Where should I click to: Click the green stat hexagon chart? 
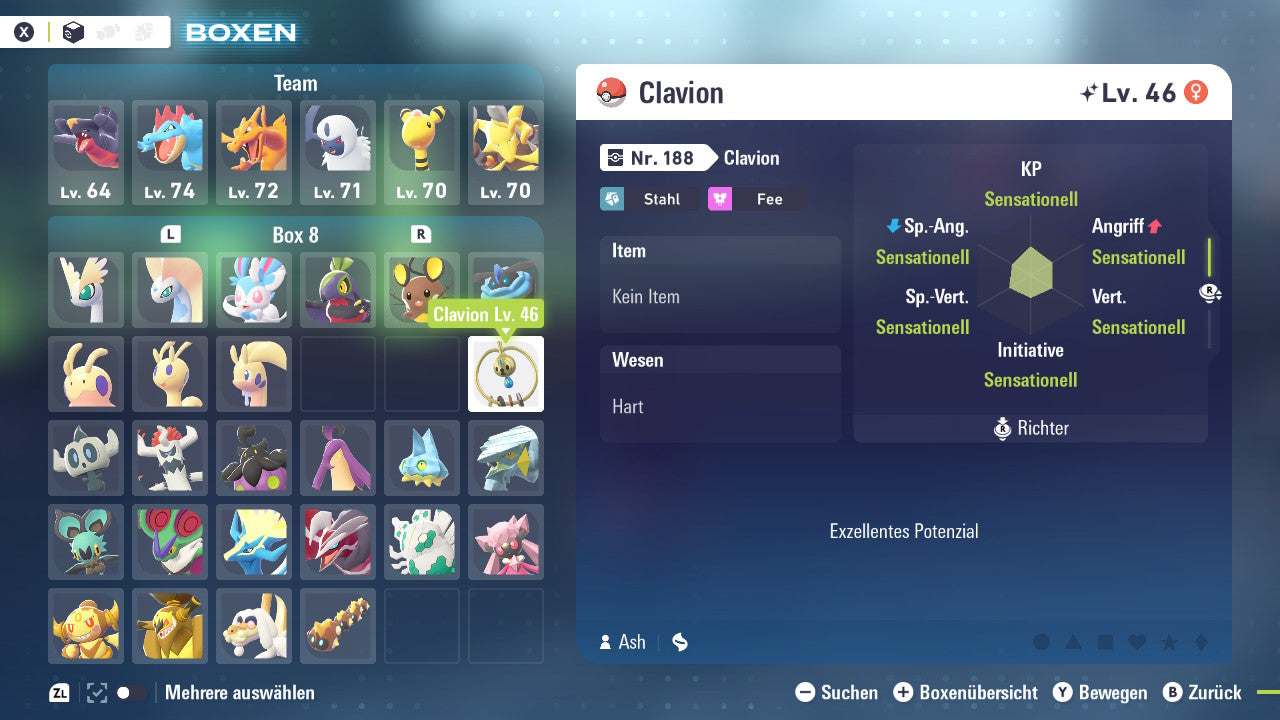1030,275
